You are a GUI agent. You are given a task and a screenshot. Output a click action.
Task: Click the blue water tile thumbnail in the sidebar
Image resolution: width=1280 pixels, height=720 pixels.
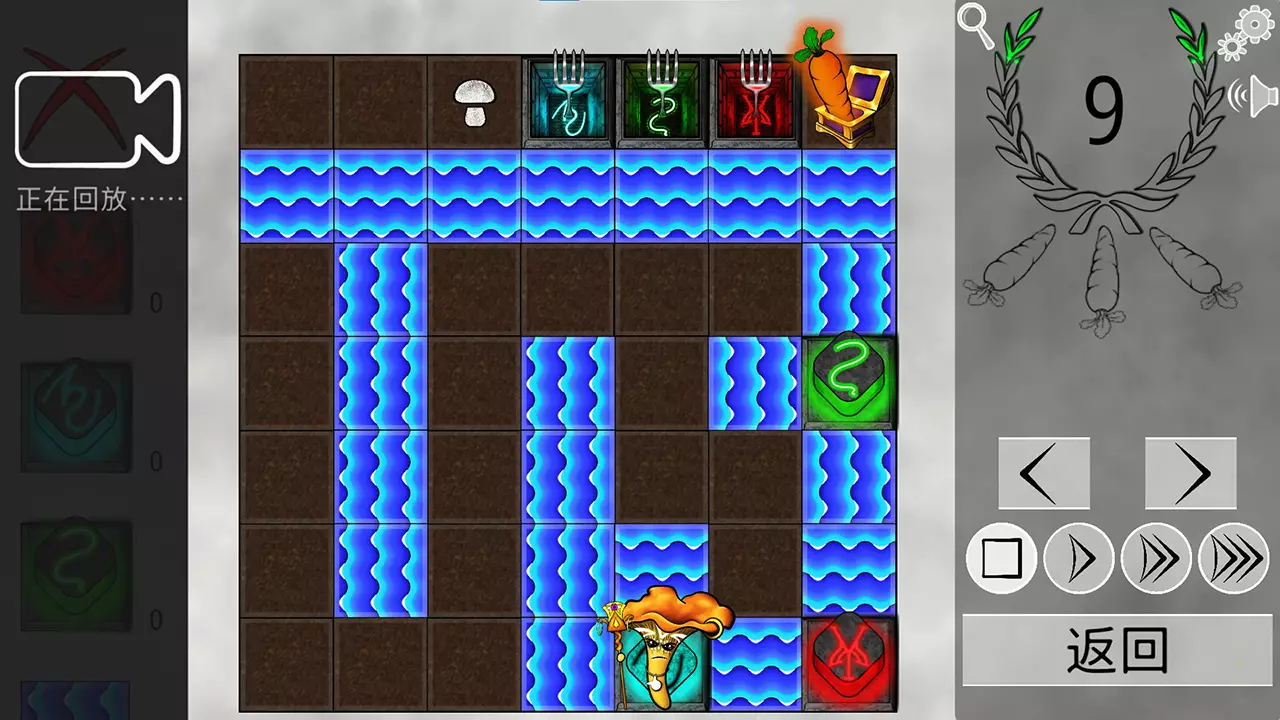point(75,705)
